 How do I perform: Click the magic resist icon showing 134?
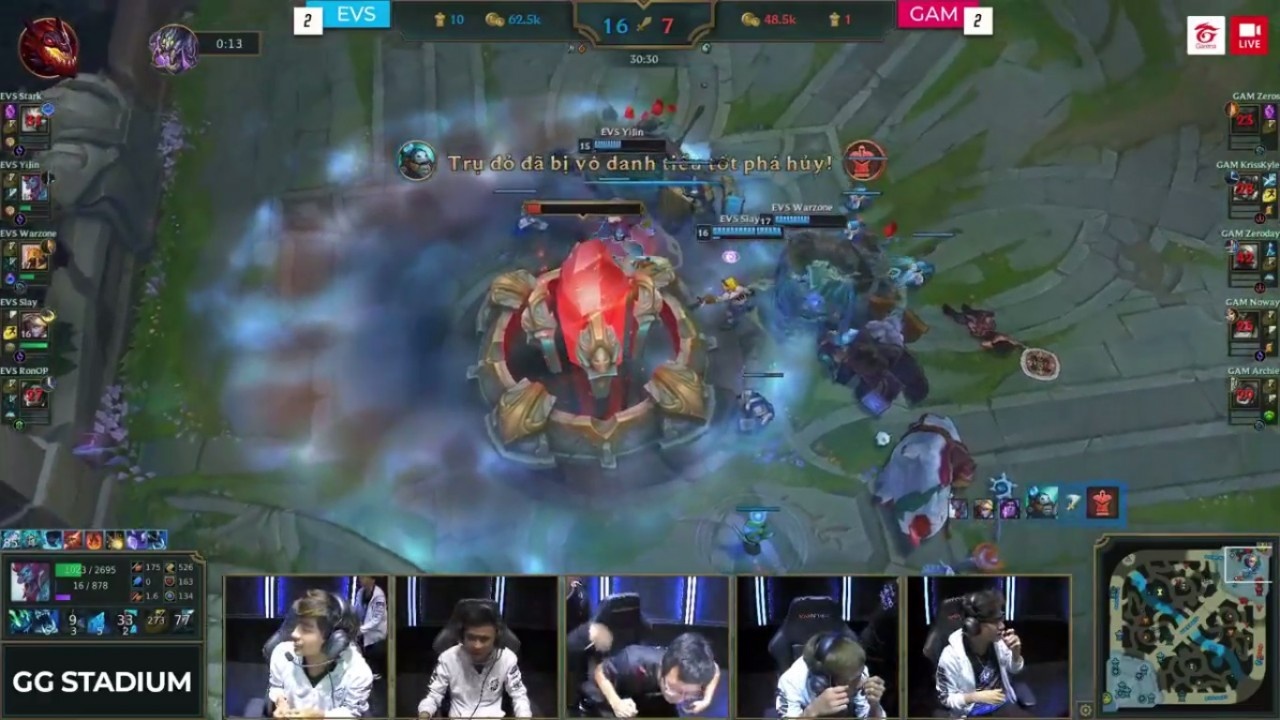(x=170, y=596)
